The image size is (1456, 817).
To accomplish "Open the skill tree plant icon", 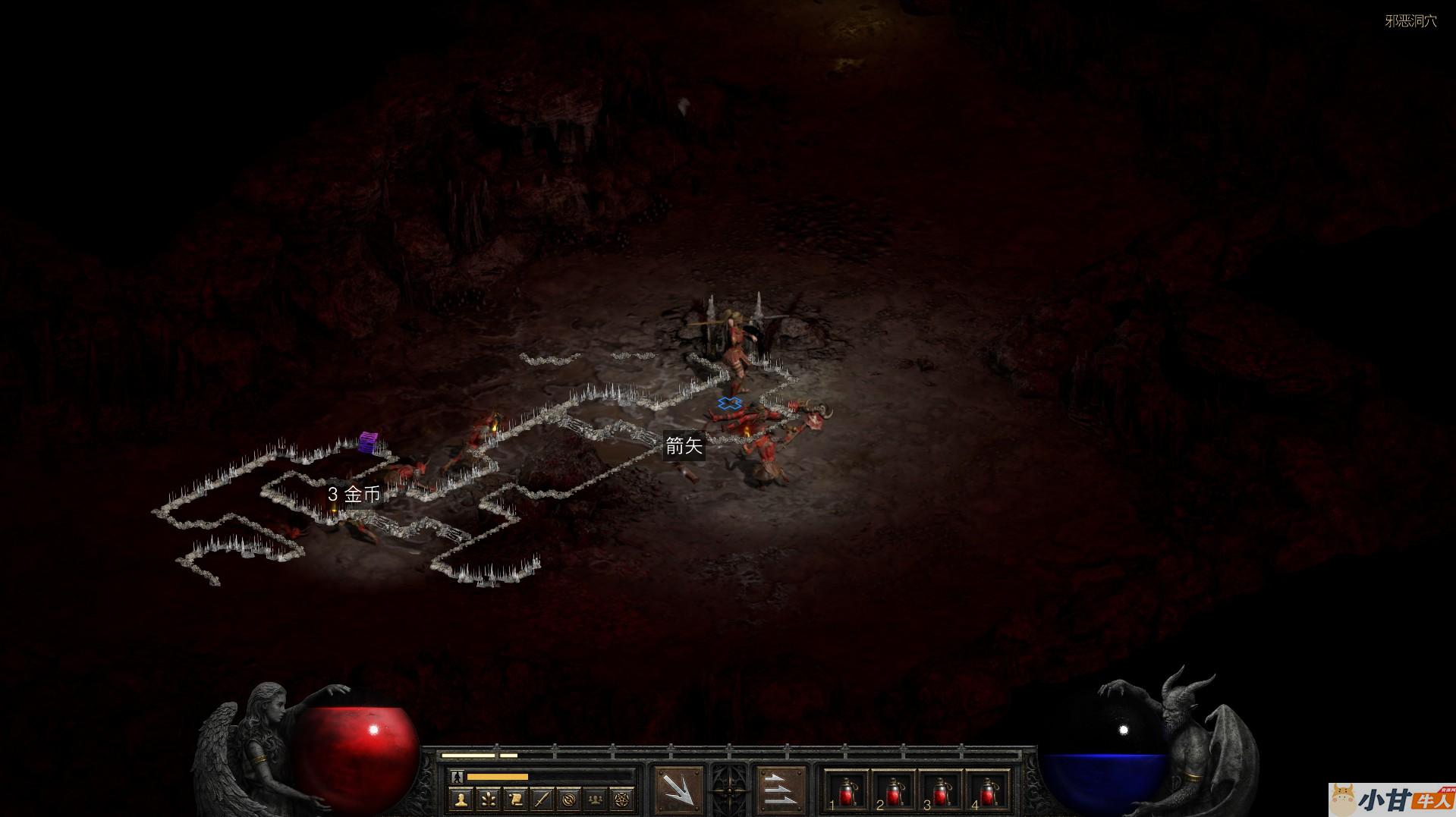I will pyautogui.click(x=488, y=798).
